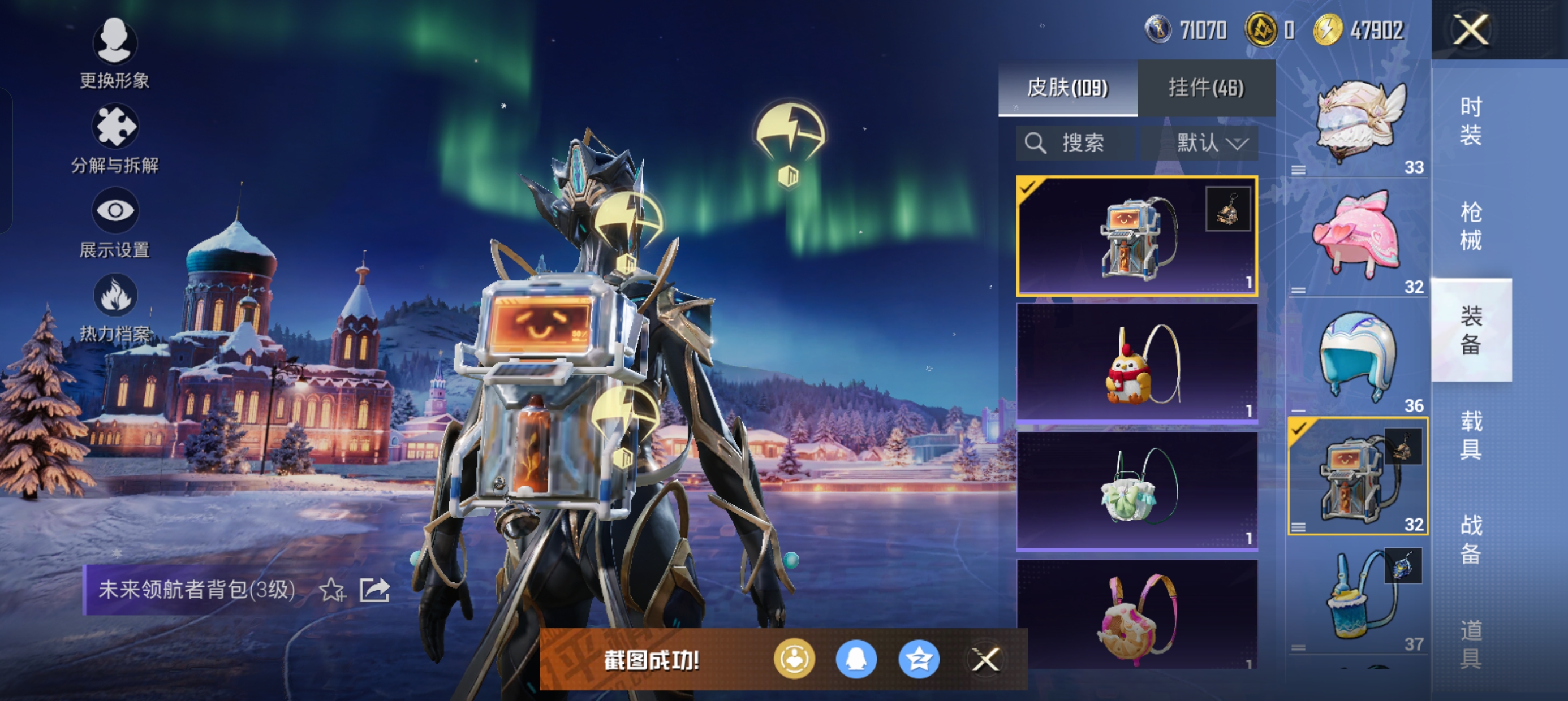The width and height of the screenshot is (1568, 701).
Task: Share the backpack using the arrow icon
Action: tap(374, 590)
